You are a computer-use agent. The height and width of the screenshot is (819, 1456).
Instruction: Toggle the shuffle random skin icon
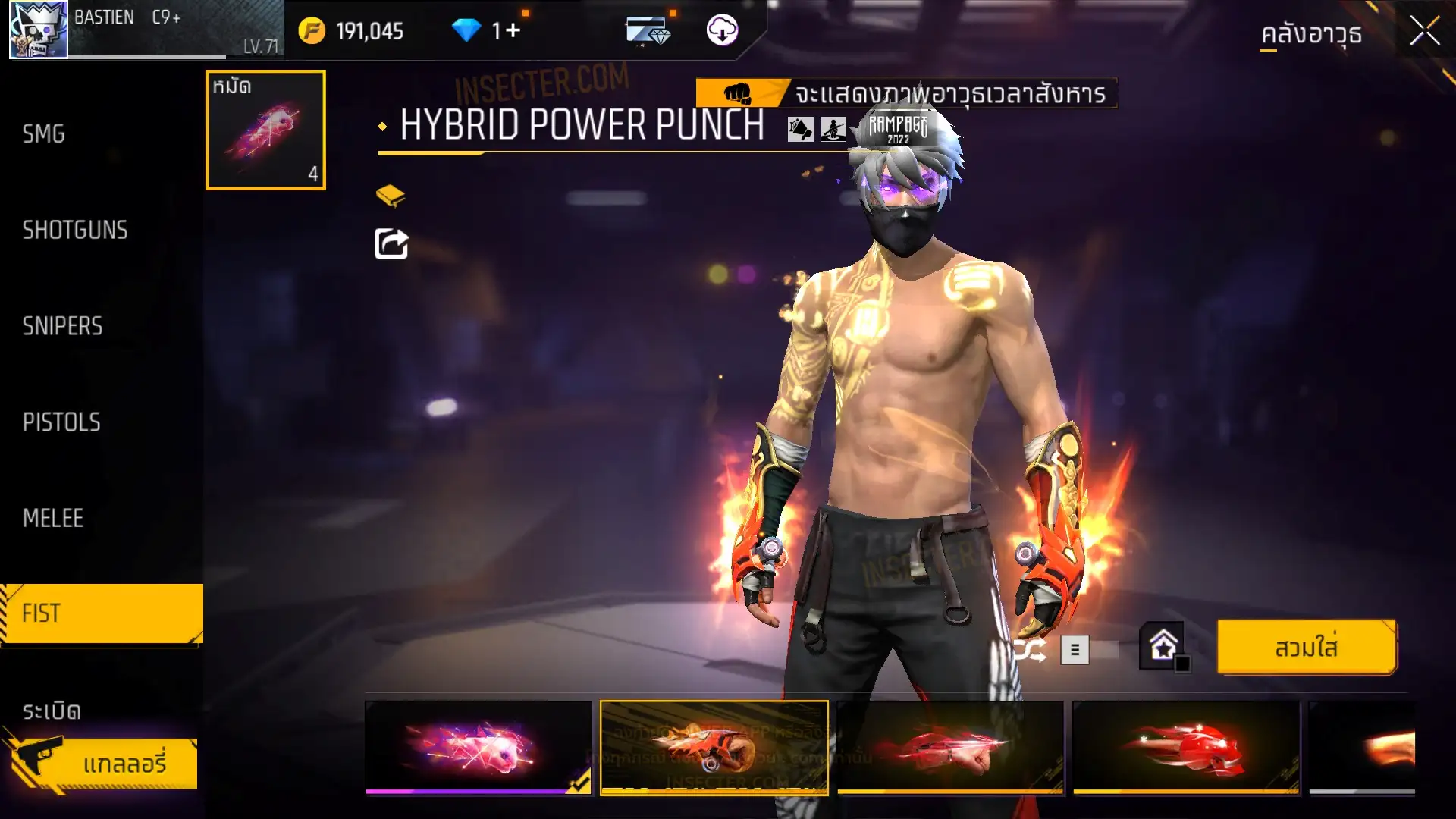coord(1031,650)
